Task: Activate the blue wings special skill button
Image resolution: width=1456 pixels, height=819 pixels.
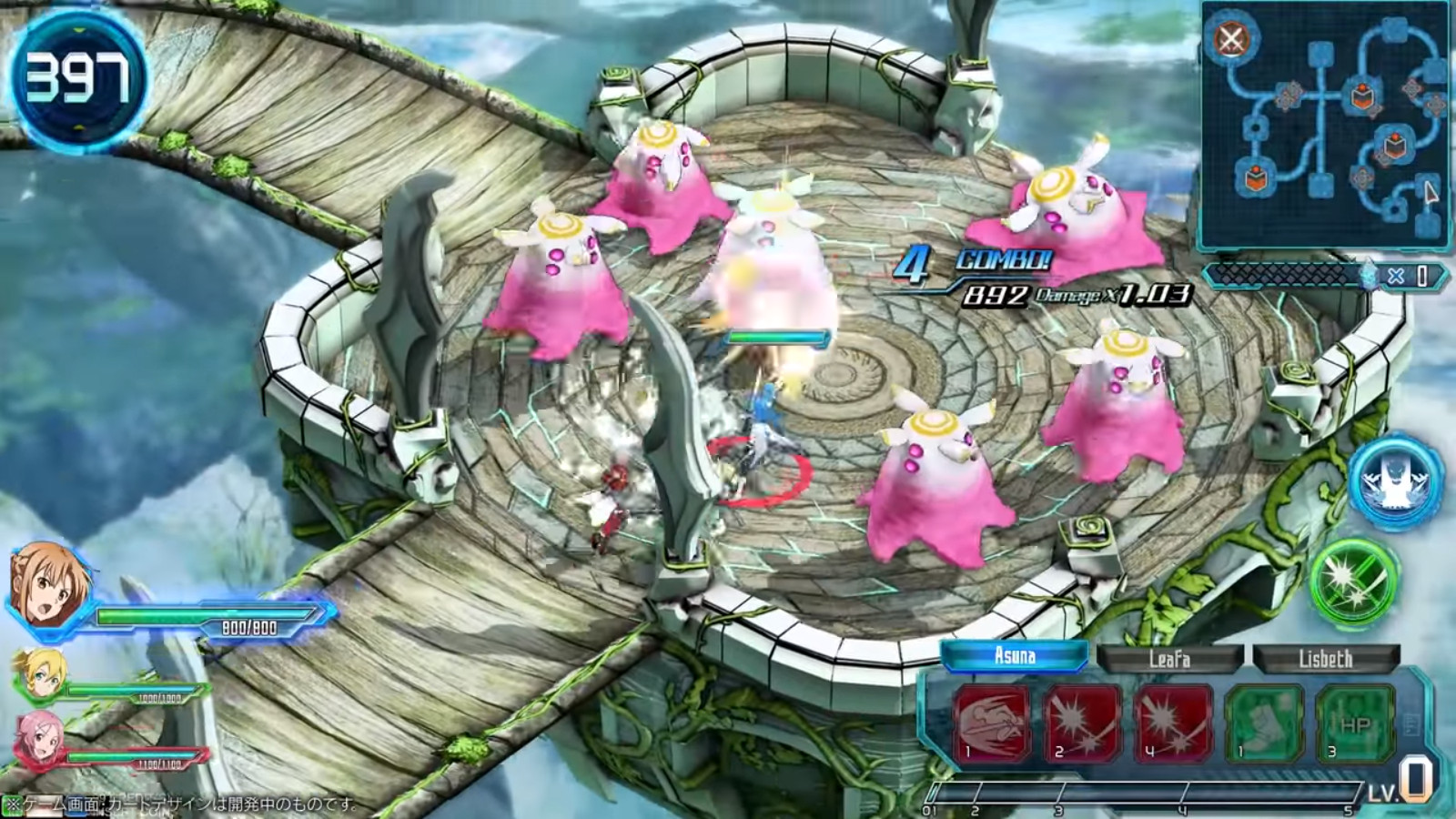Action: pyautogui.click(x=1396, y=483)
